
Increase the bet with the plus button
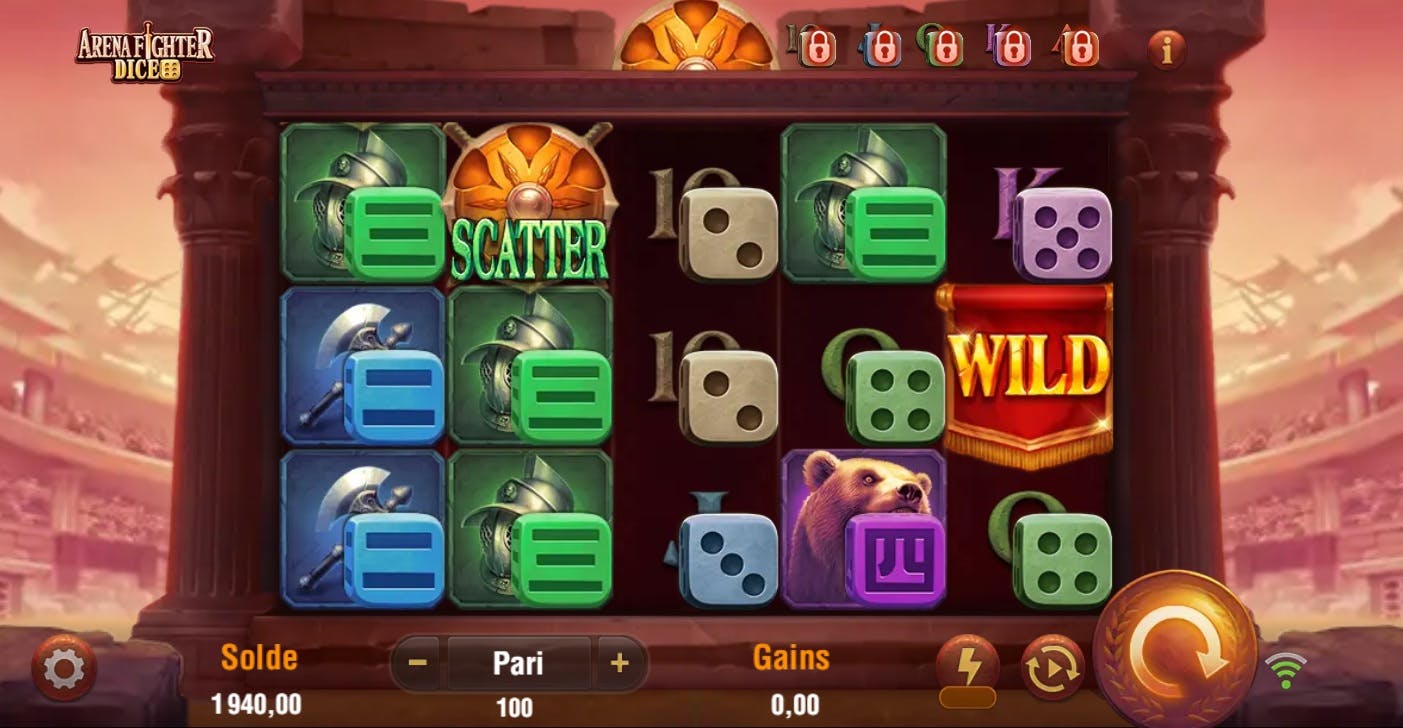pos(622,662)
